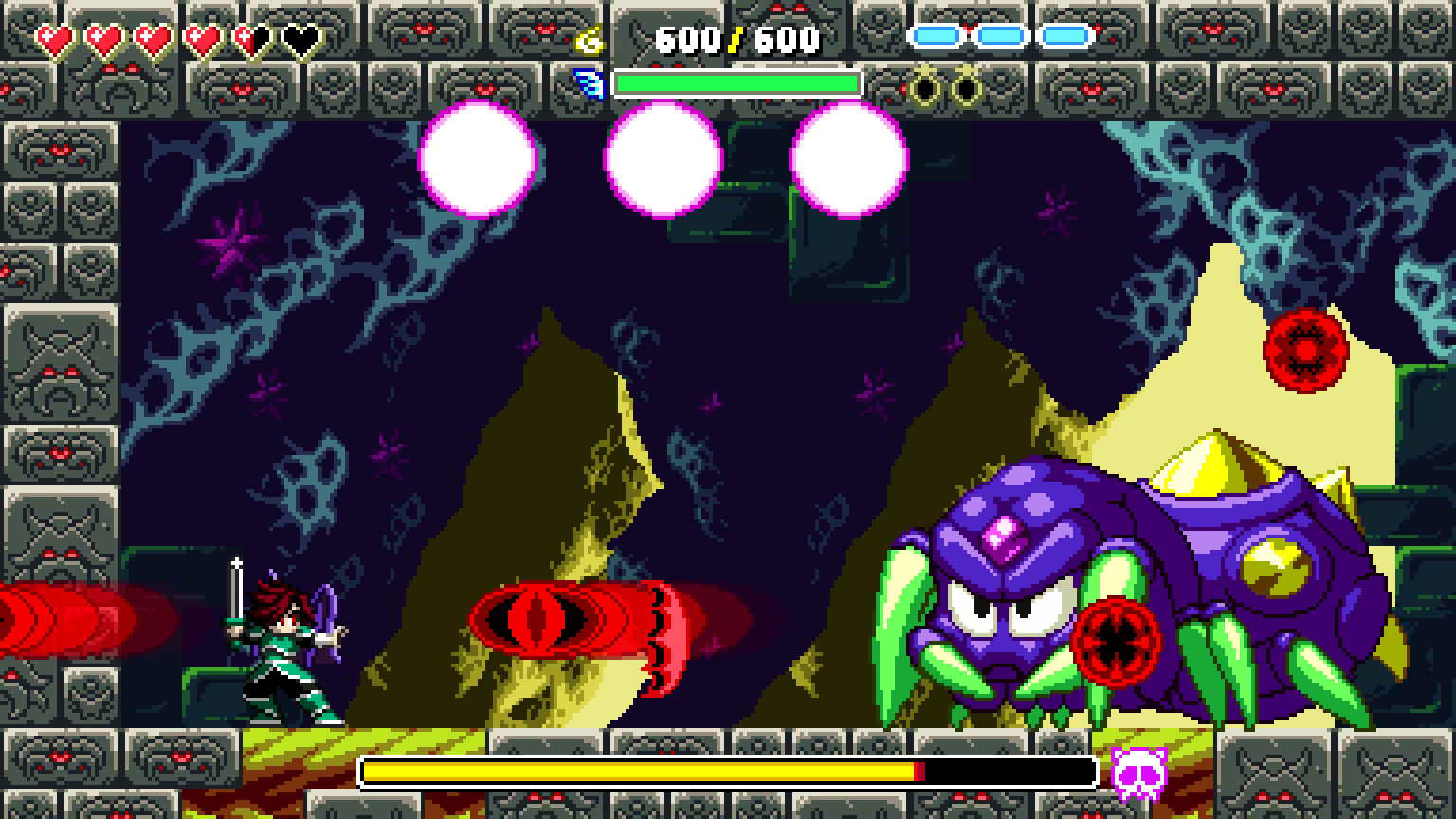Toggle the middle blue energy capsule

point(1000,36)
